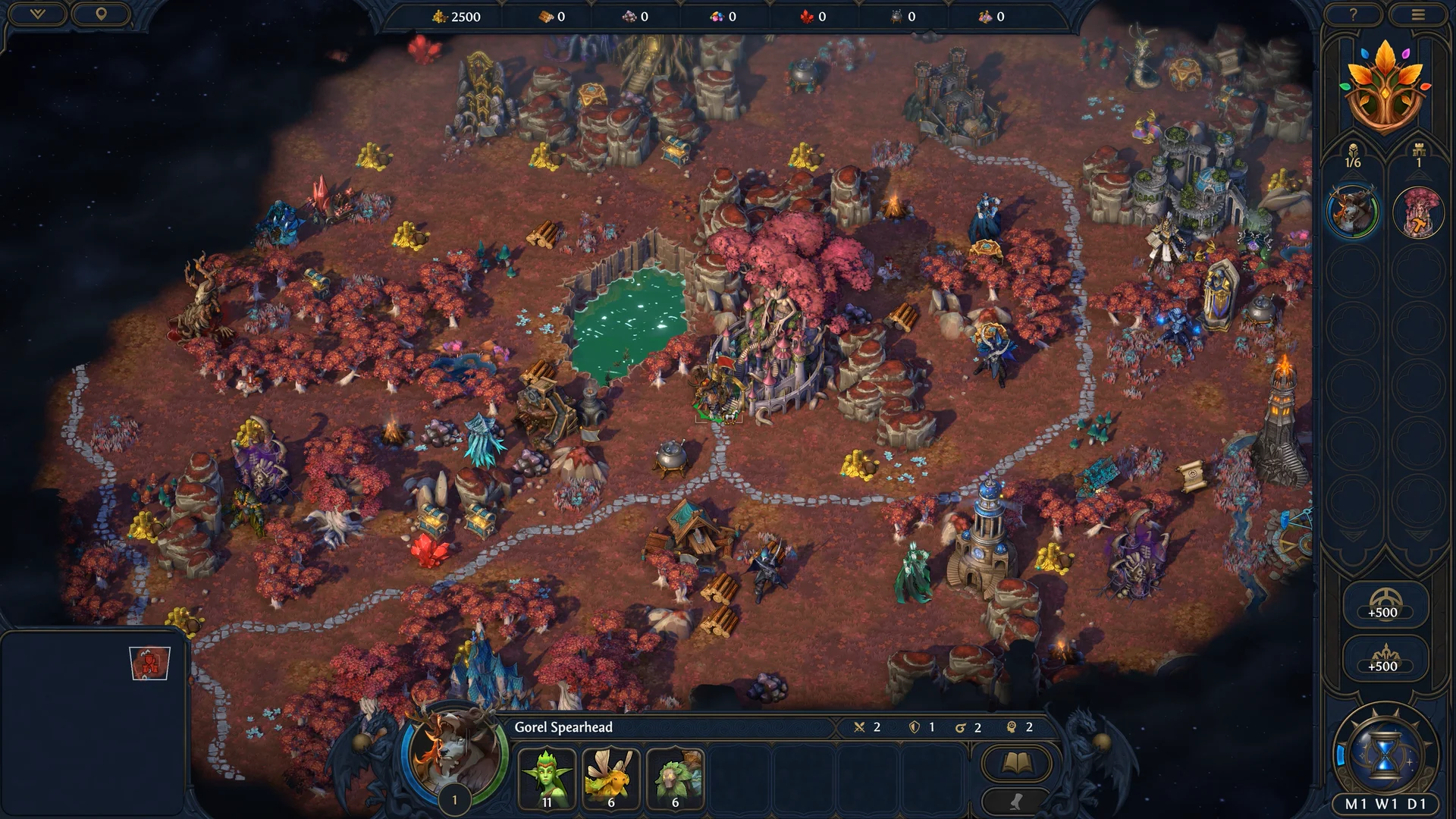Image resolution: width=1456 pixels, height=819 pixels.
Task: Click the gold resource icon in the top bar
Action: 438,16
